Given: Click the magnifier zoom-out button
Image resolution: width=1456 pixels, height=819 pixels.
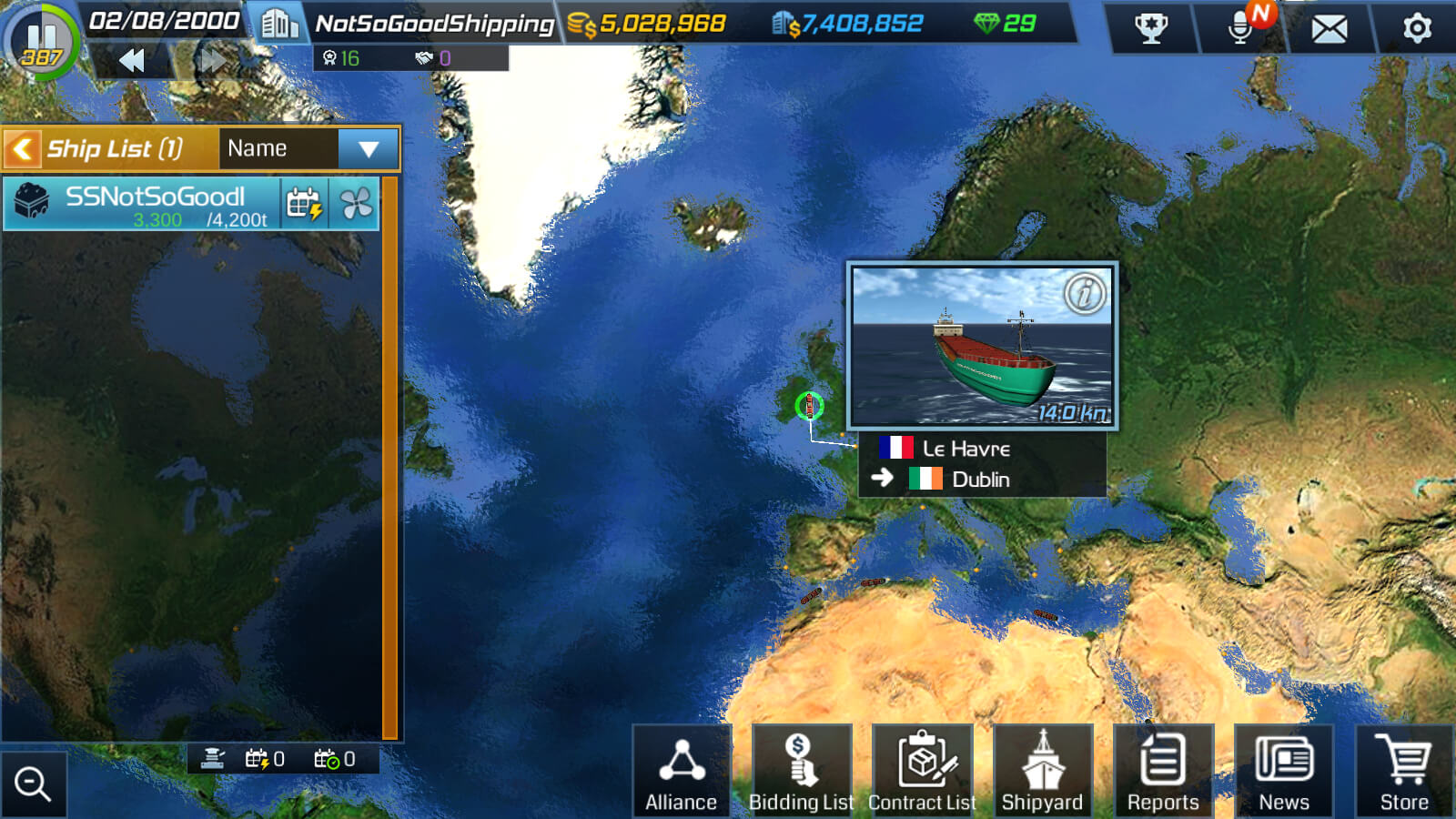Looking at the screenshot, I should pyautogui.click(x=33, y=784).
